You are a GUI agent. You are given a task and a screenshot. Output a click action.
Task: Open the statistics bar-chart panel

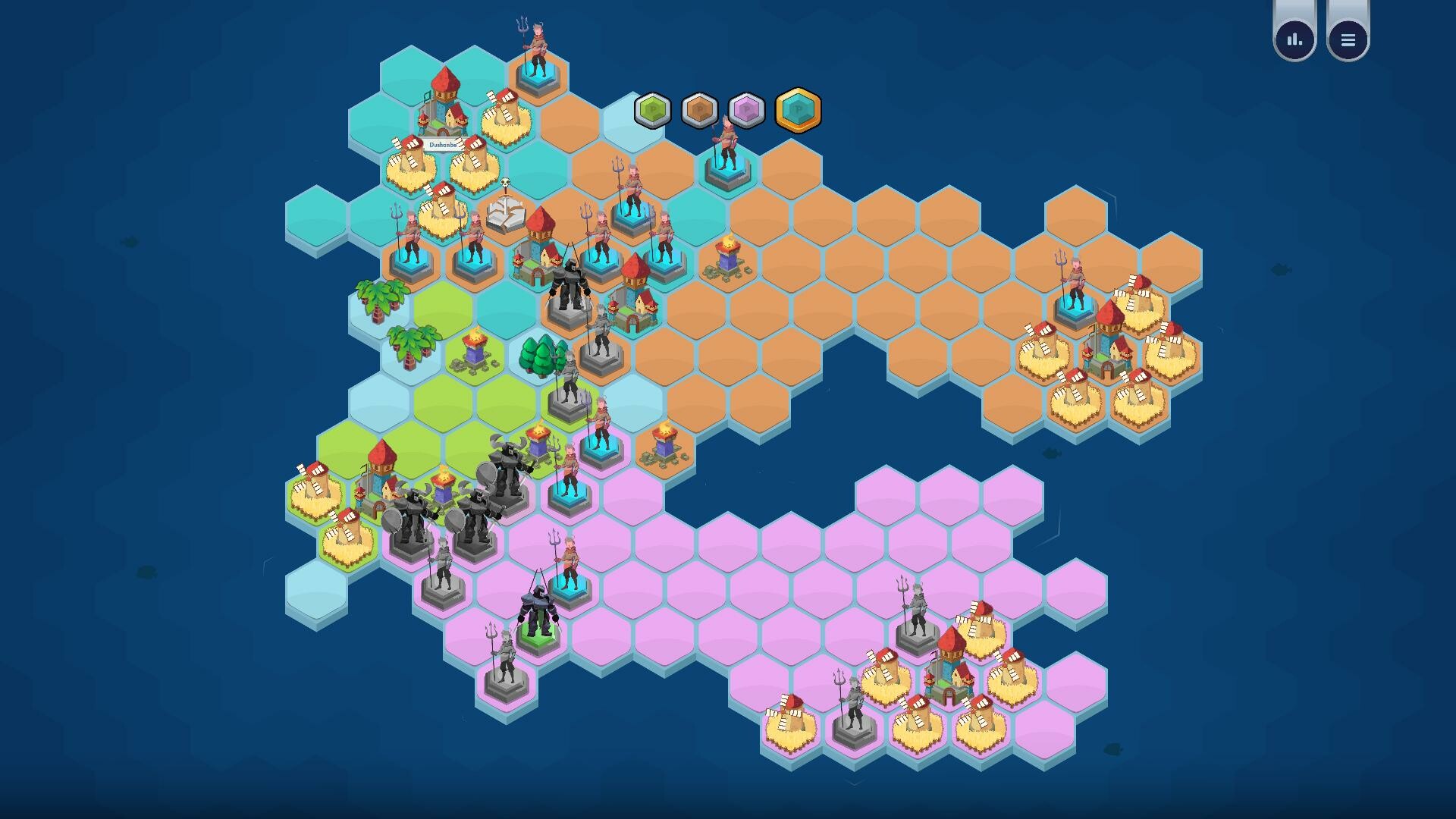click(x=1293, y=39)
